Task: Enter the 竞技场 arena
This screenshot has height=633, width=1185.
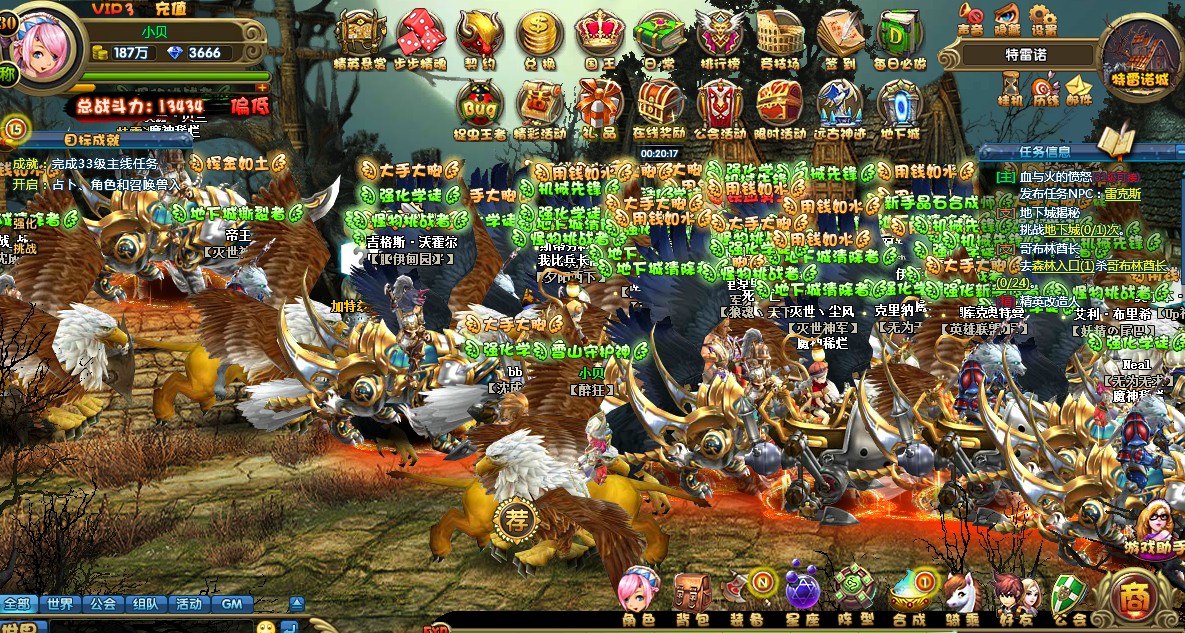Action: pos(780,34)
